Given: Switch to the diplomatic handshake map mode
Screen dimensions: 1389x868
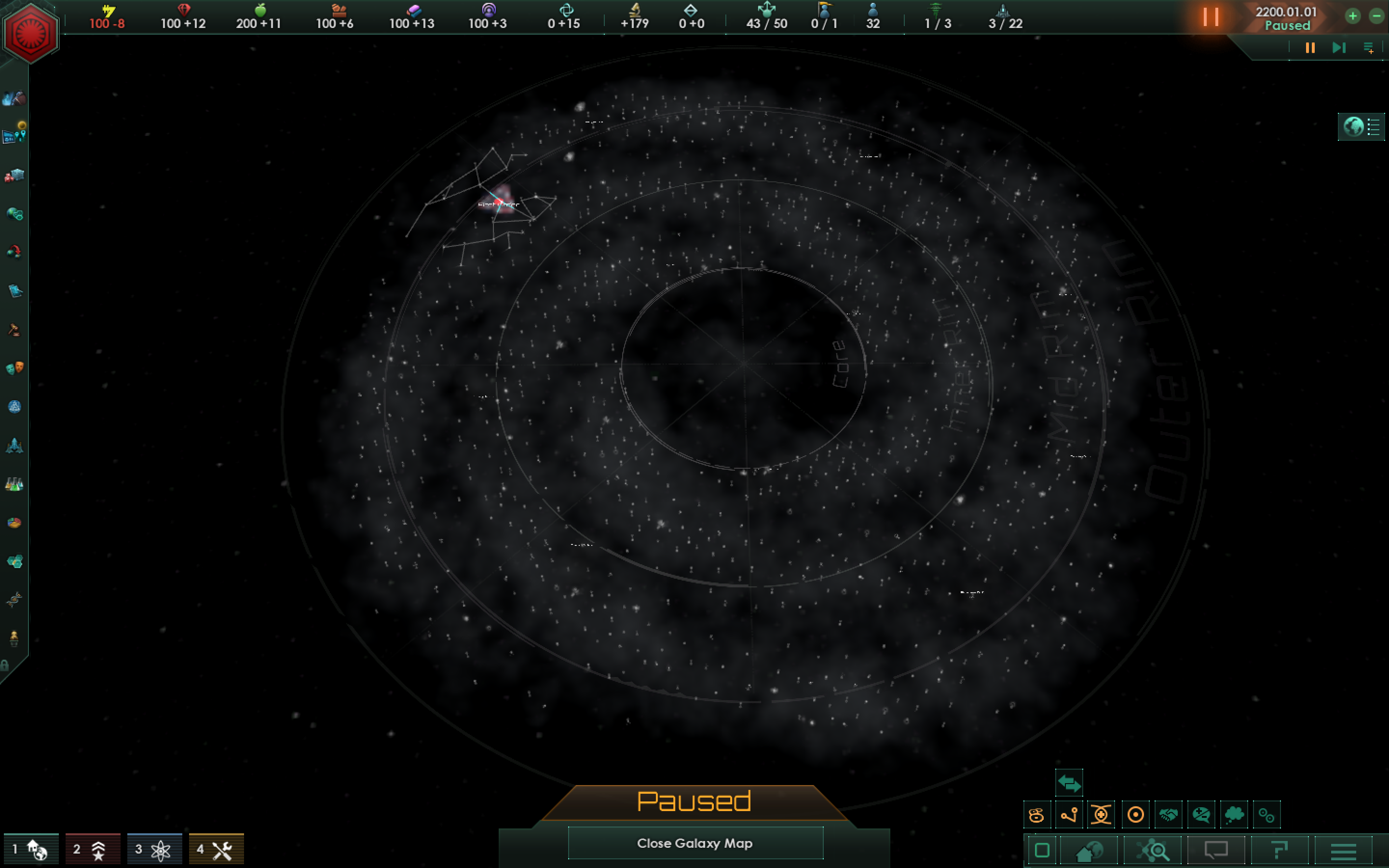Looking at the screenshot, I should pyautogui.click(x=1168, y=814).
